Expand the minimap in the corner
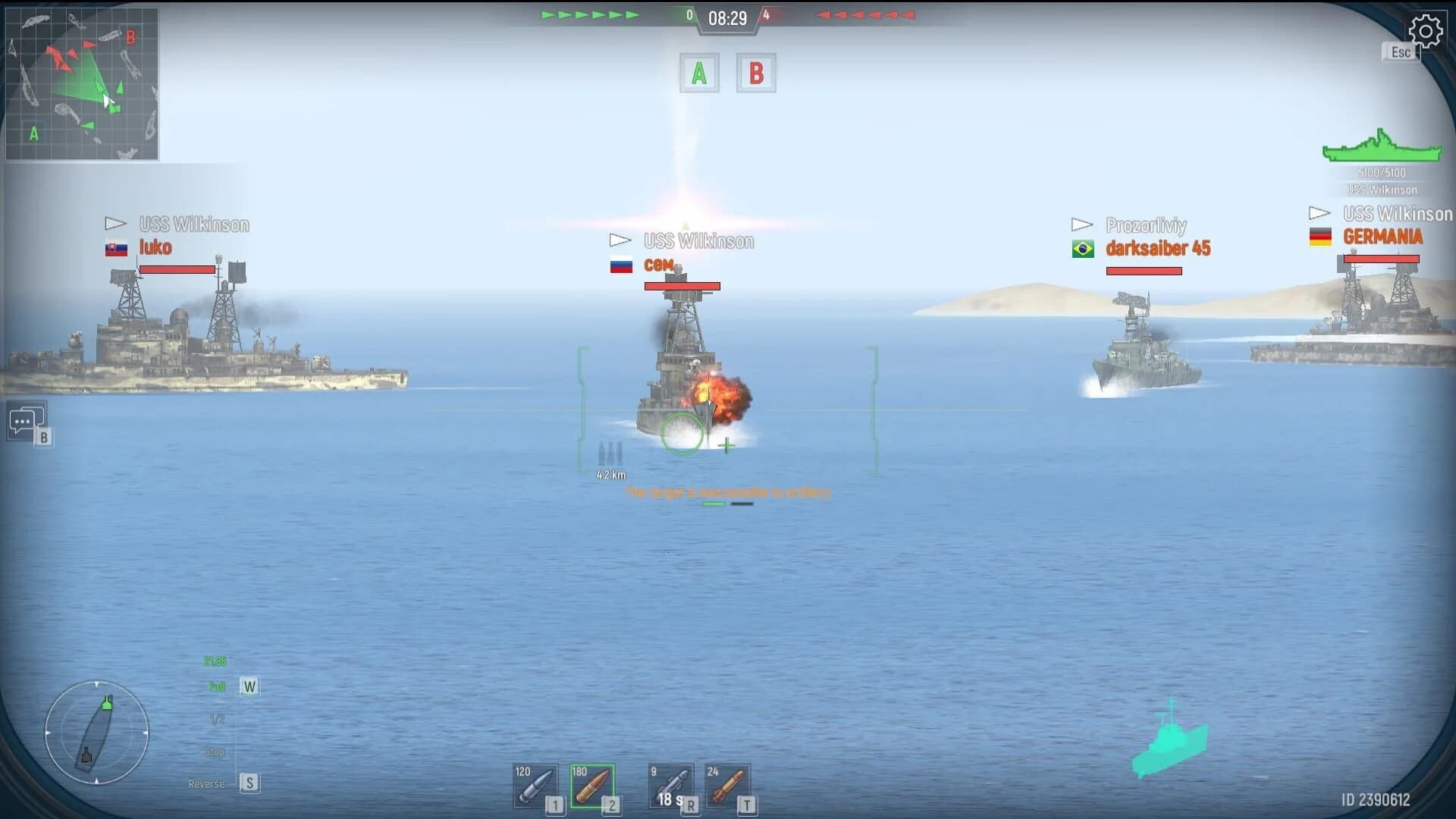The height and width of the screenshot is (819, 1456). (80, 83)
